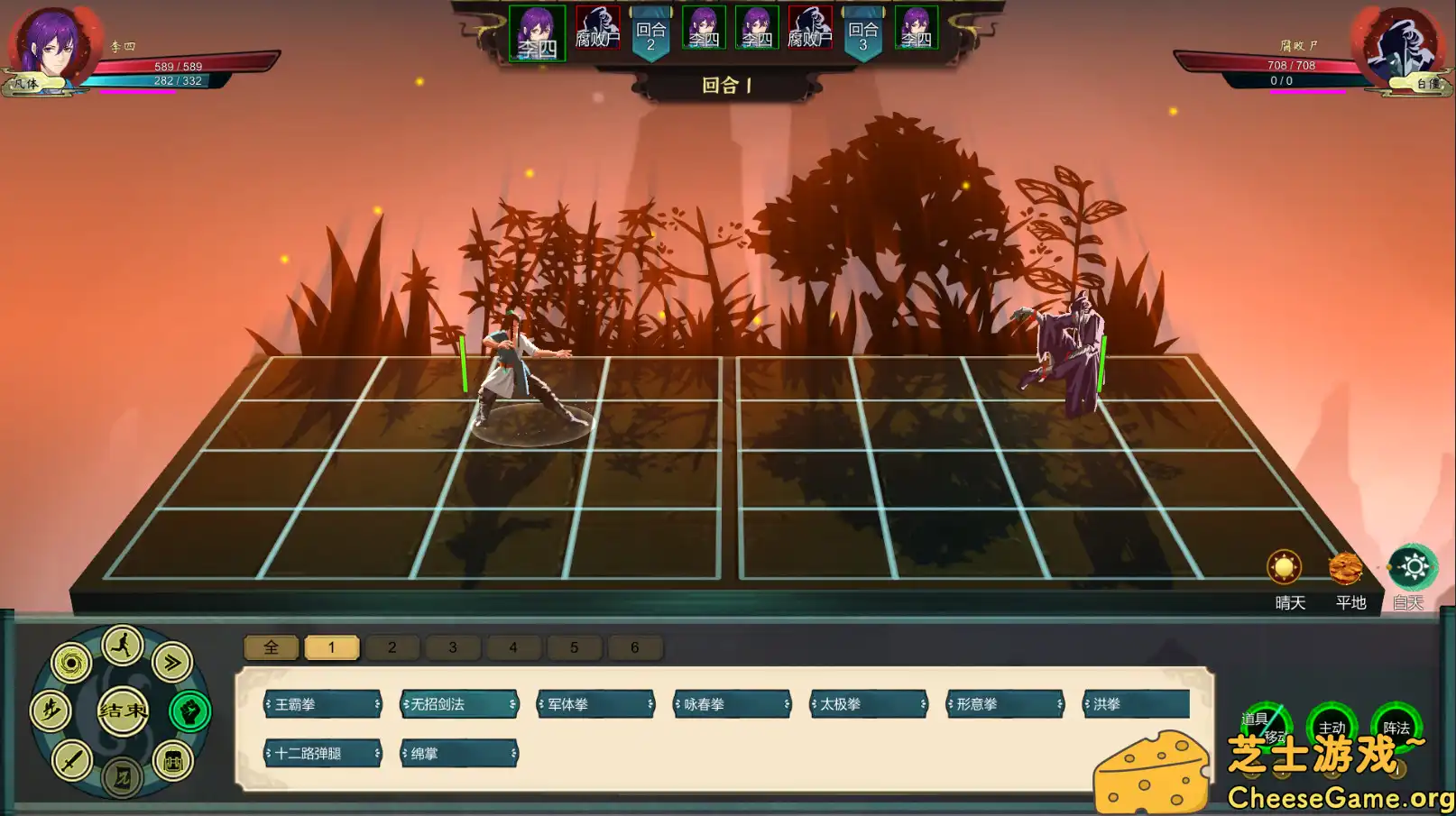The image size is (1456, 816).
Task: Open the 阵法 formation button
Action: click(1396, 727)
